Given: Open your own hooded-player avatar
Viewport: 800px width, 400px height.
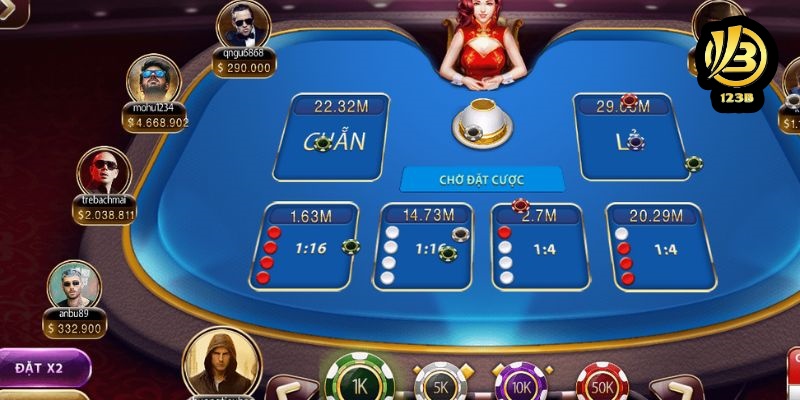Looking at the screenshot, I should pos(220,362).
